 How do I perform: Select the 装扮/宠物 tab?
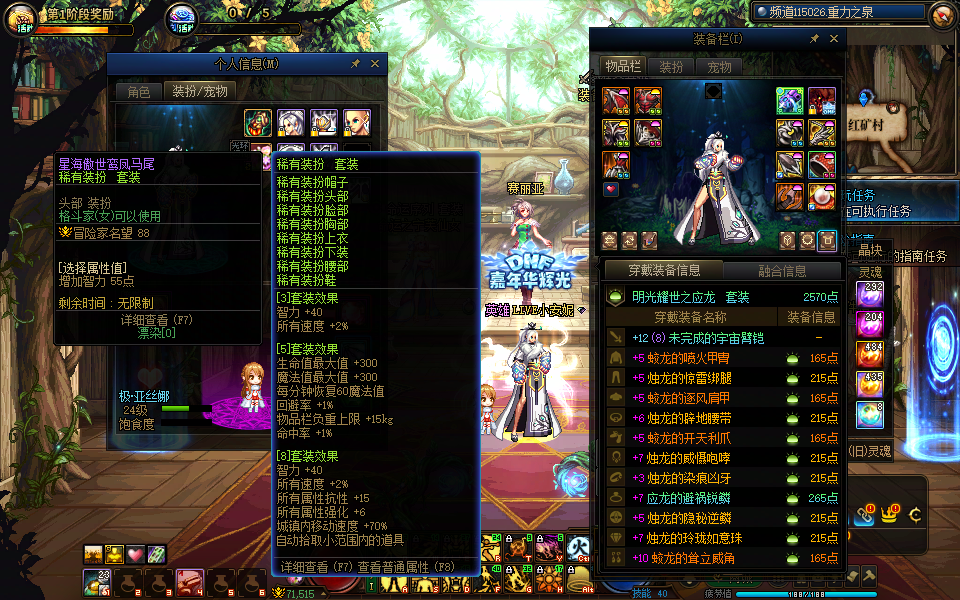coord(200,91)
